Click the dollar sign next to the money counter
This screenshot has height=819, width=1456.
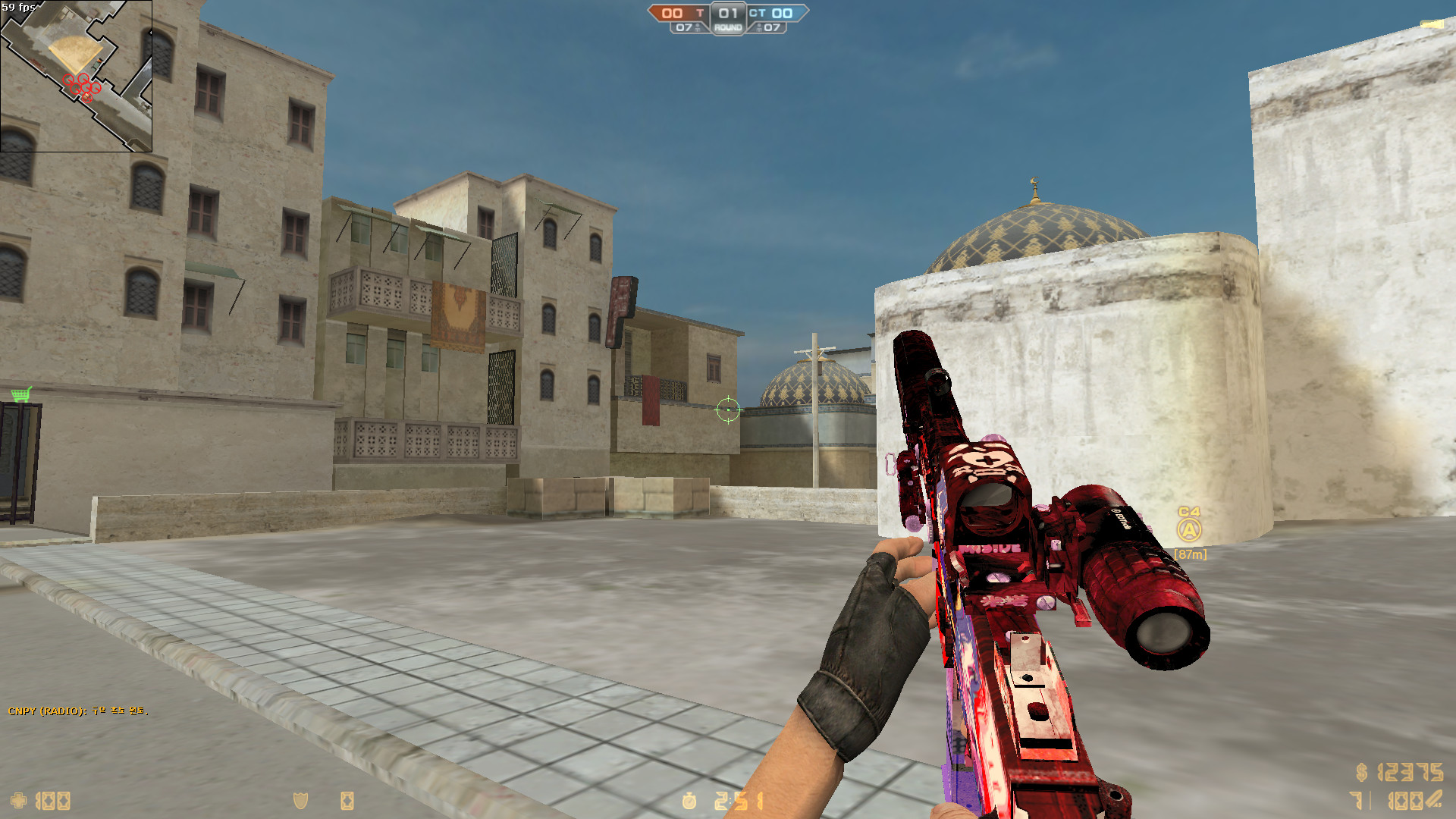1360,772
